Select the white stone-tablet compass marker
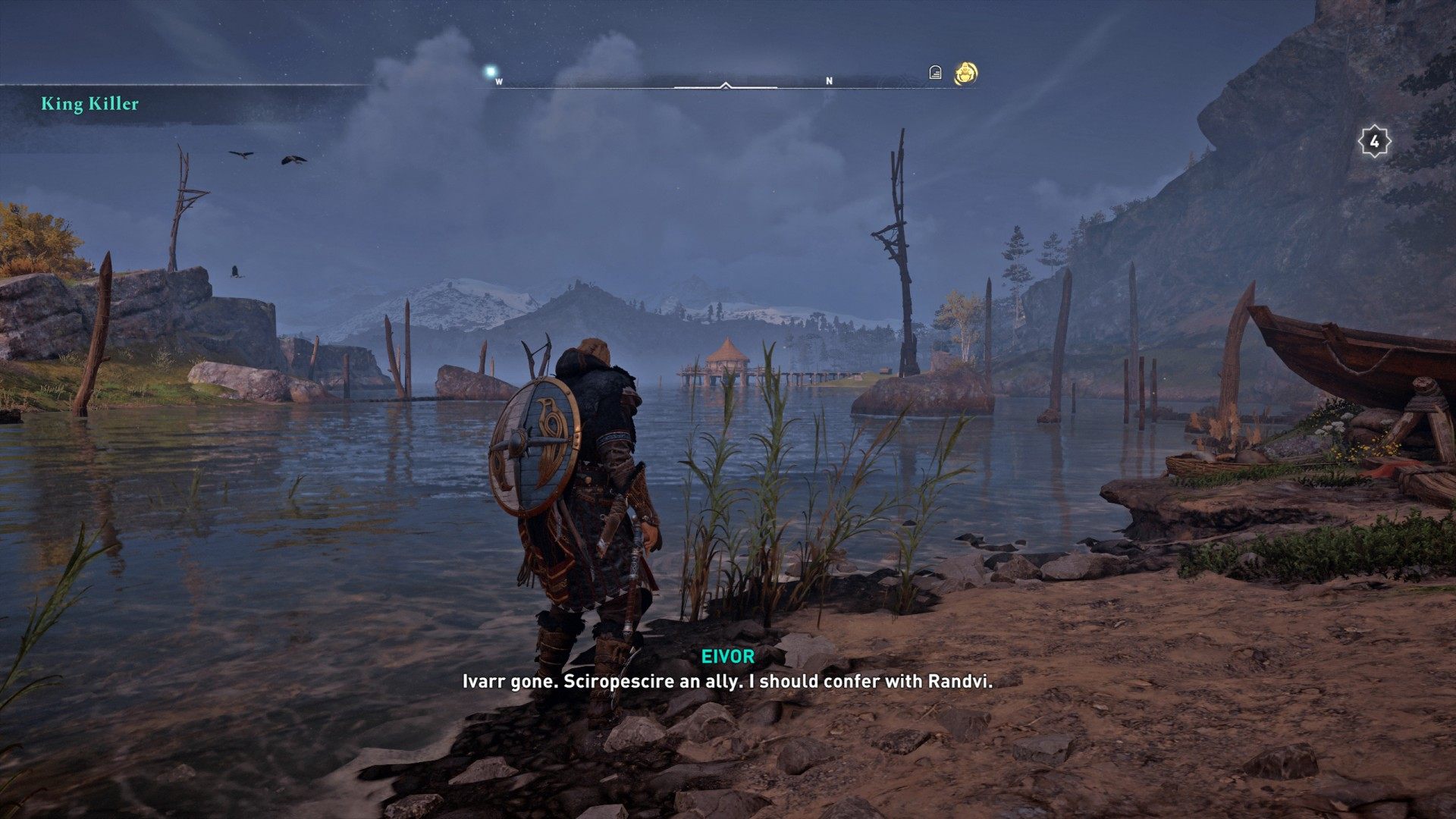Viewport: 1456px width, 819px height. click(x=935, y=73)
